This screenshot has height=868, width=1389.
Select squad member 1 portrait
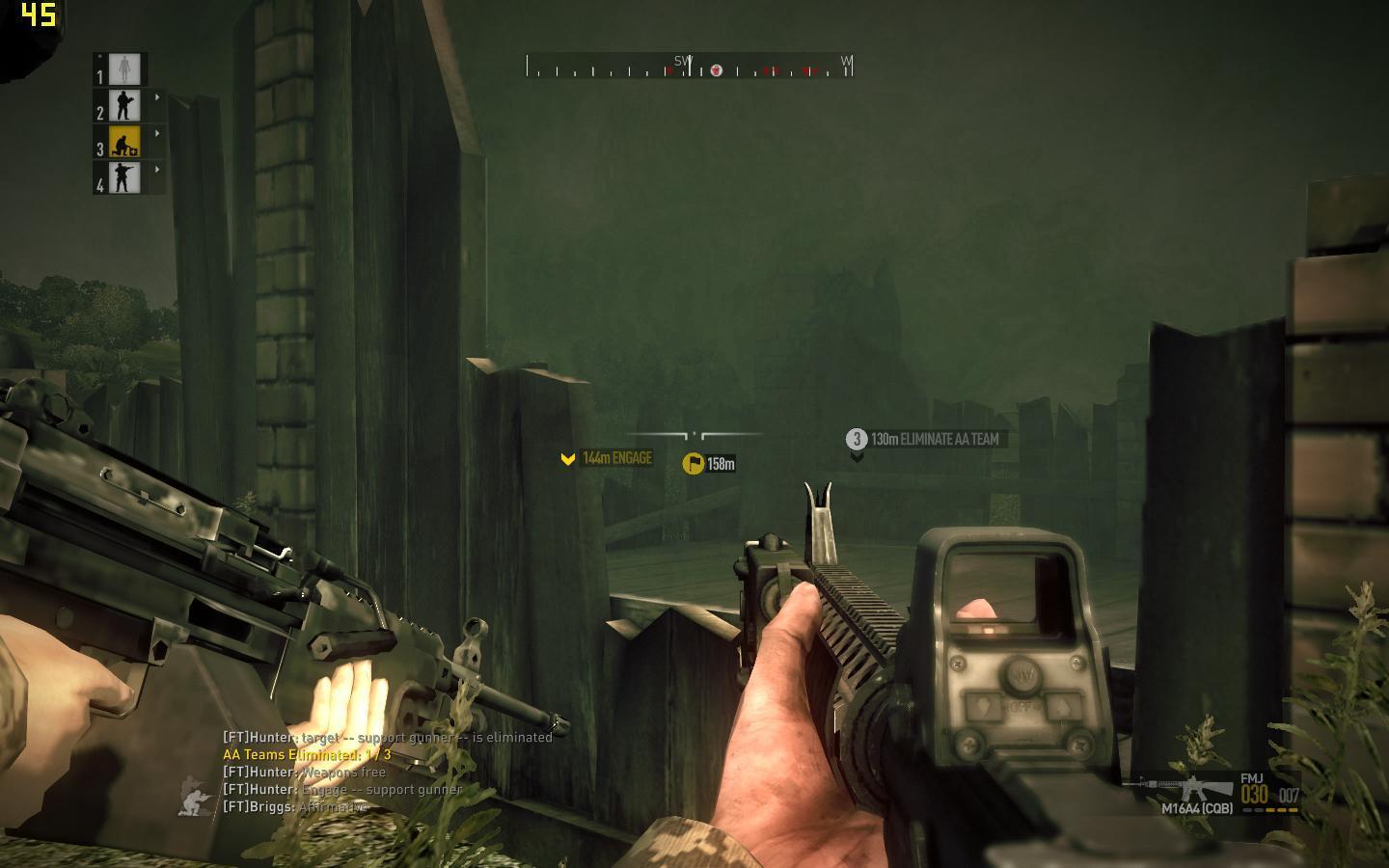(x=124, y=69)
